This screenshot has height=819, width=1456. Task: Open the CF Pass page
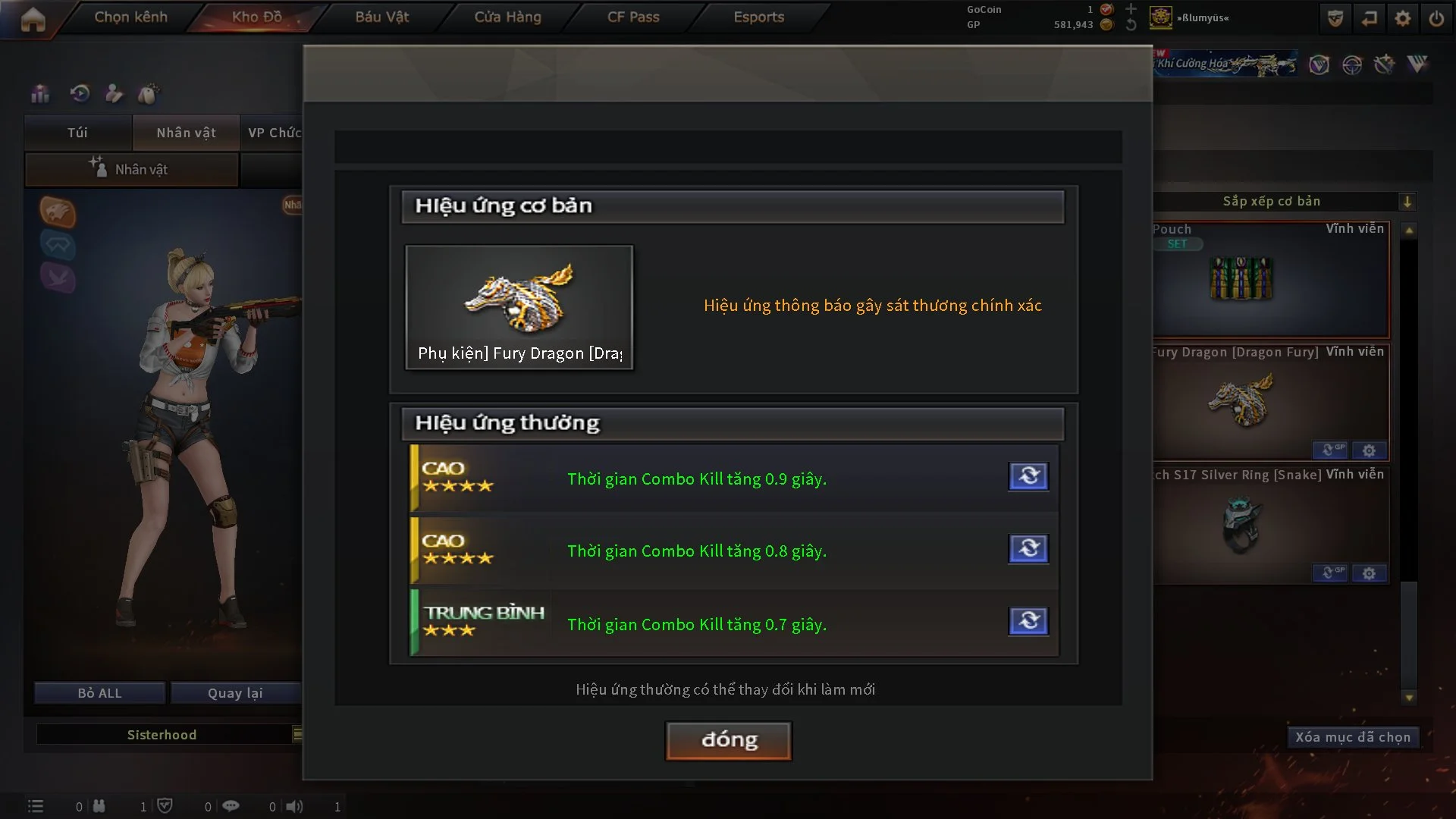click(633, 17)
